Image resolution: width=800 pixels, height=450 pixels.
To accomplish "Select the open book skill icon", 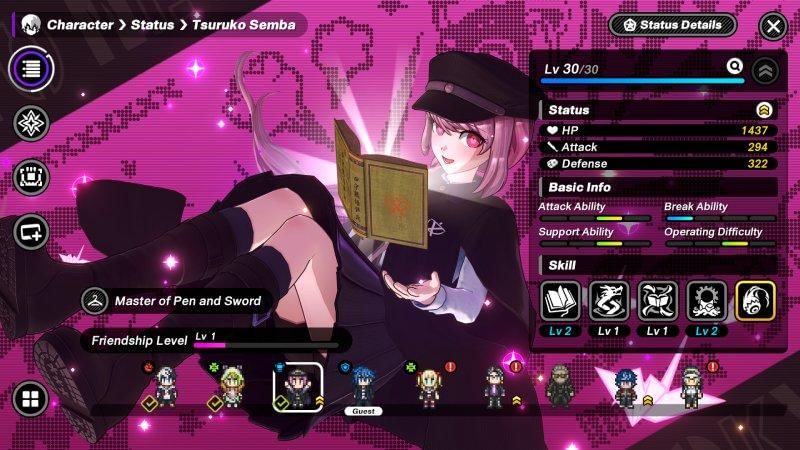I will coord(560,301).
